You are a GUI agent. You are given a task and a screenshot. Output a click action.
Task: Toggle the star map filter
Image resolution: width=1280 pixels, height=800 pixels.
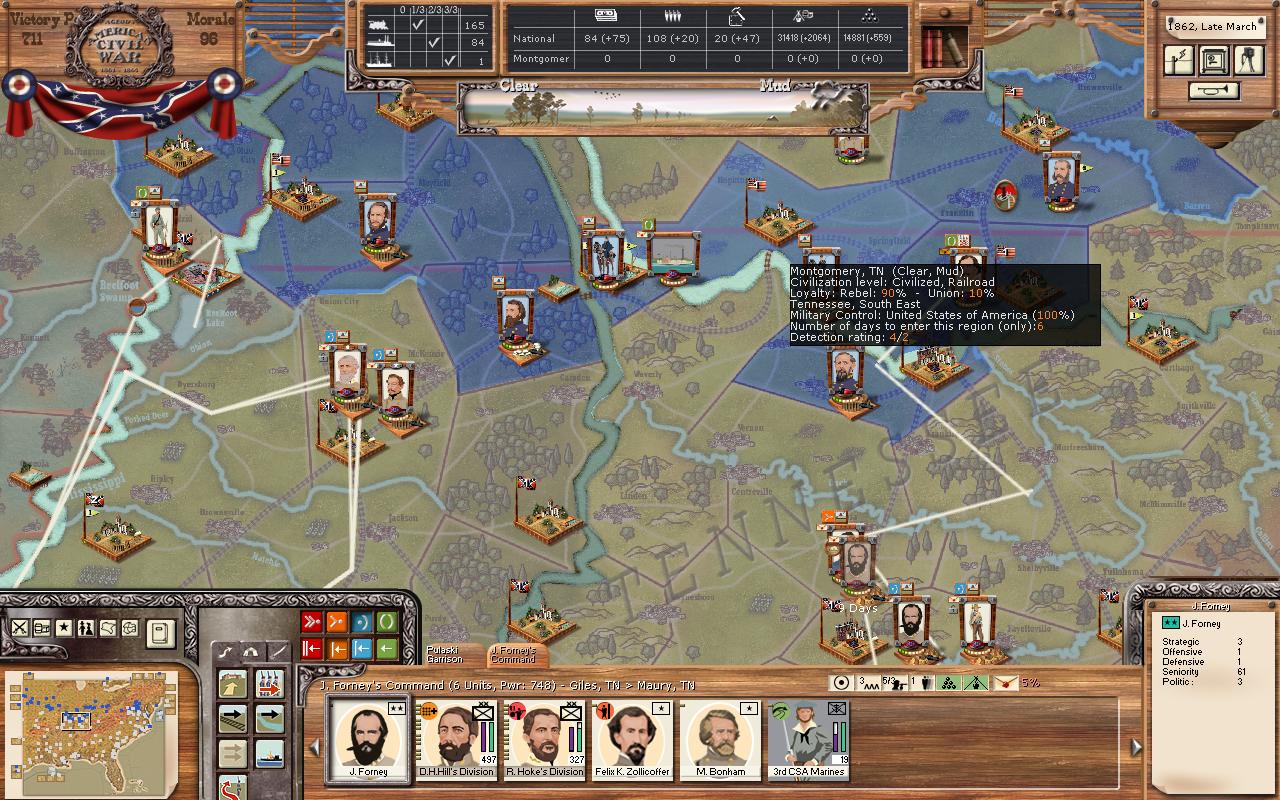pyautogui.click(x=63, y=628)
